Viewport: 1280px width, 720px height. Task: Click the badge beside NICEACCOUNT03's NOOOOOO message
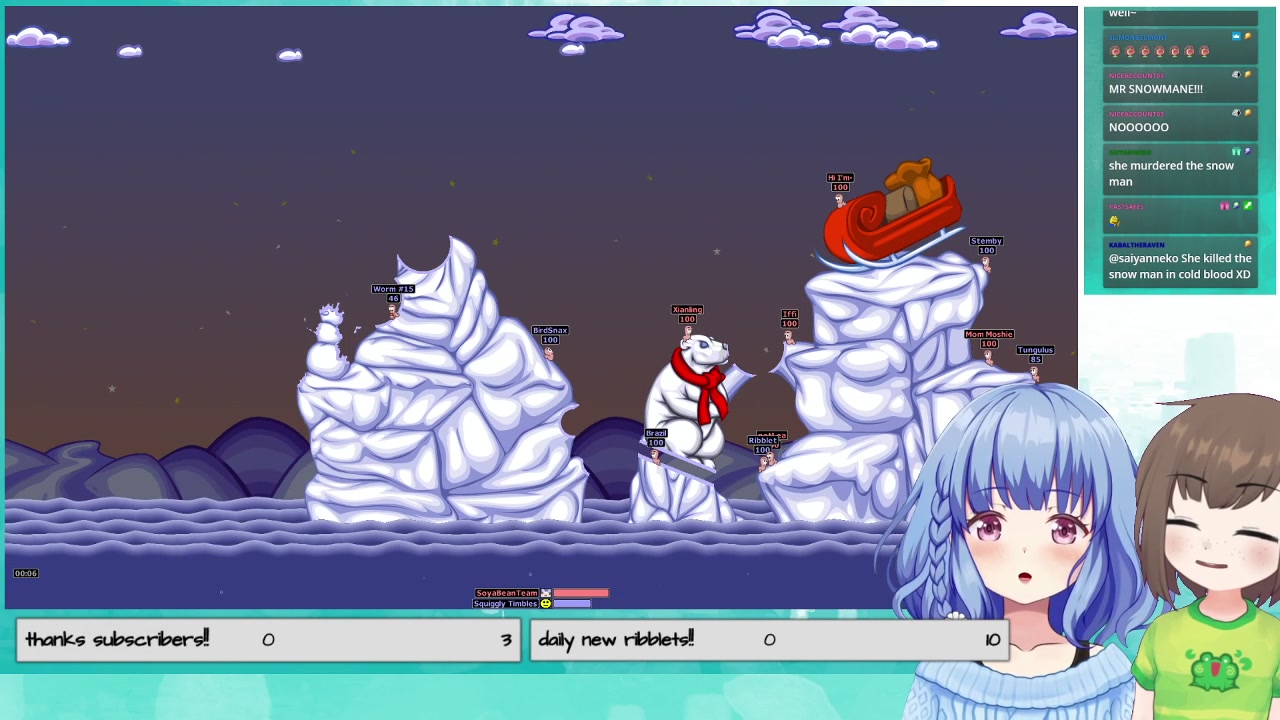tap(1234, 112)
